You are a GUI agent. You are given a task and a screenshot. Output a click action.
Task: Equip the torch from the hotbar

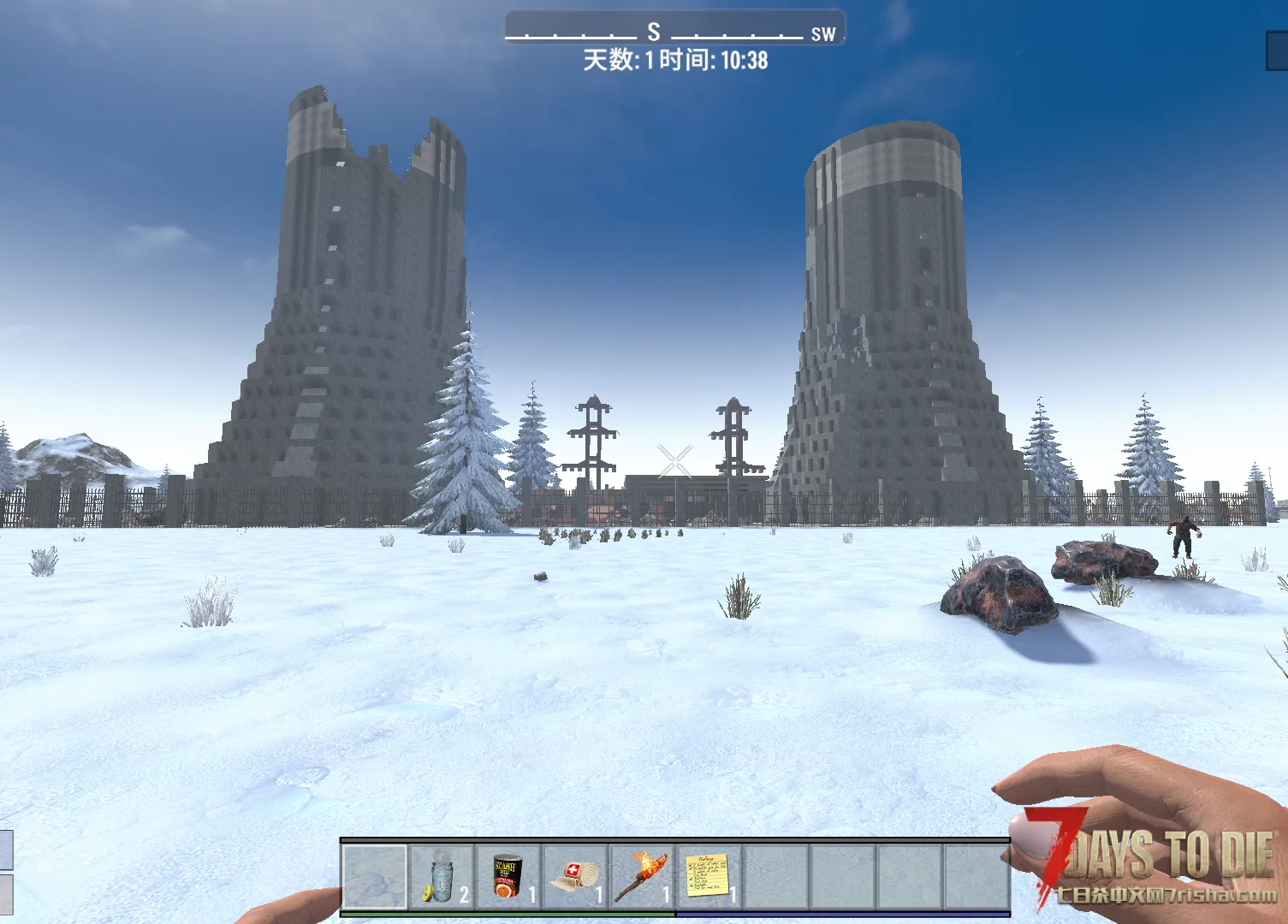coord(642,876)
